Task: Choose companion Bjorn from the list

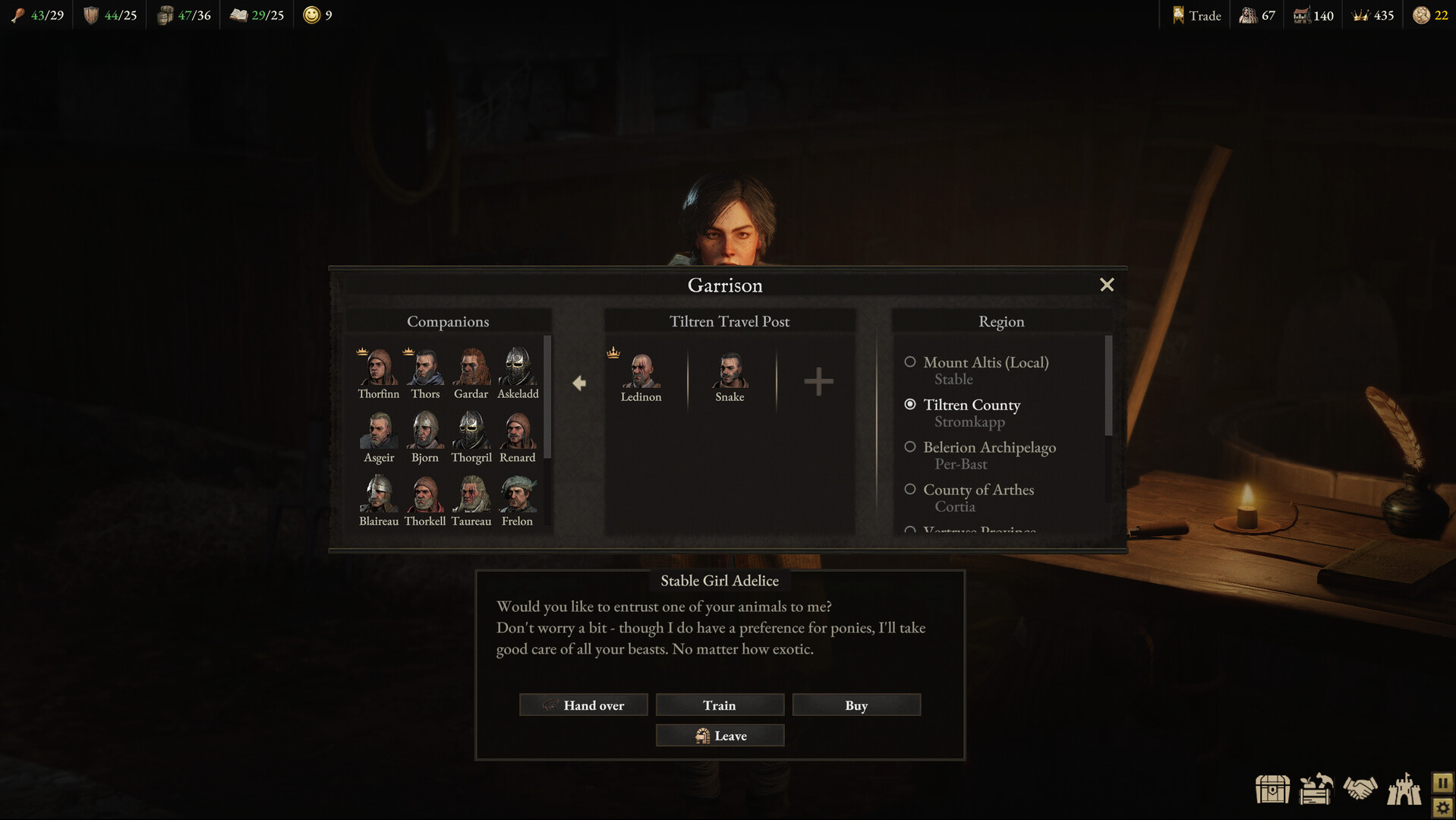Action: pyautogui.click(x=425, y=433)
